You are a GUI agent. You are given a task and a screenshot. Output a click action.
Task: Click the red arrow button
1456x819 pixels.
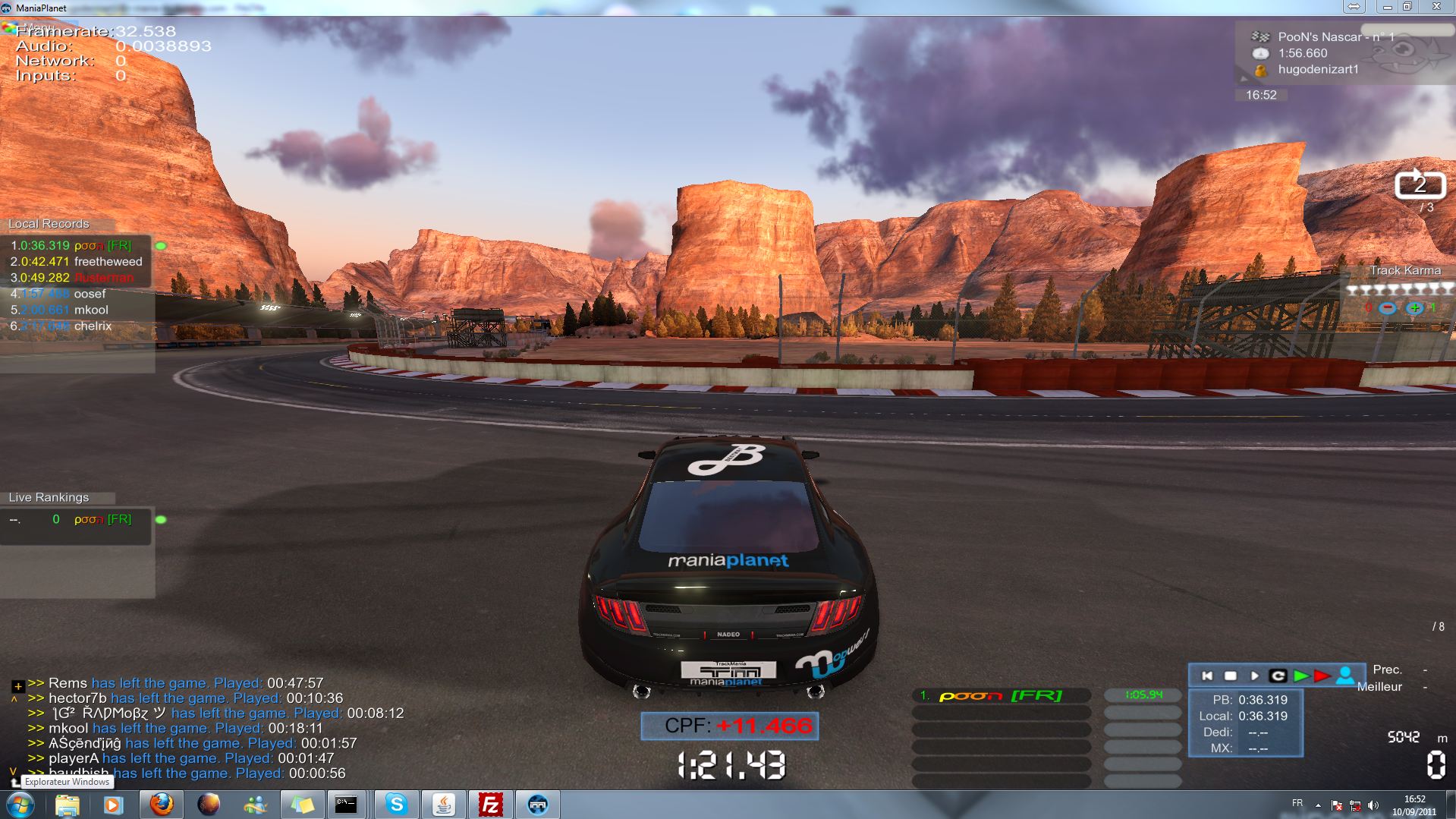click(1322, 676)
